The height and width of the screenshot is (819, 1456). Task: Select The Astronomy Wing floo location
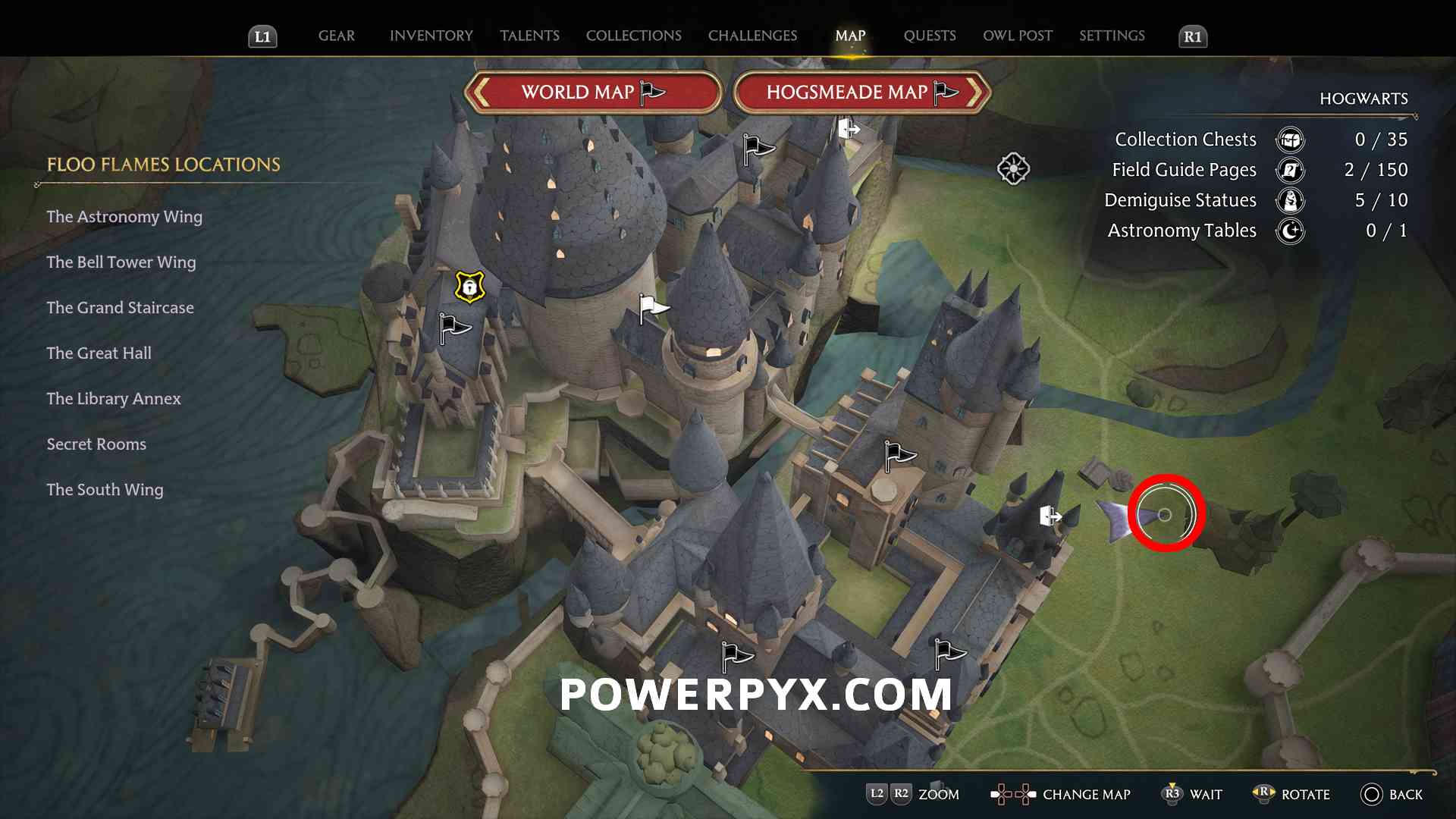pos(124,217)
